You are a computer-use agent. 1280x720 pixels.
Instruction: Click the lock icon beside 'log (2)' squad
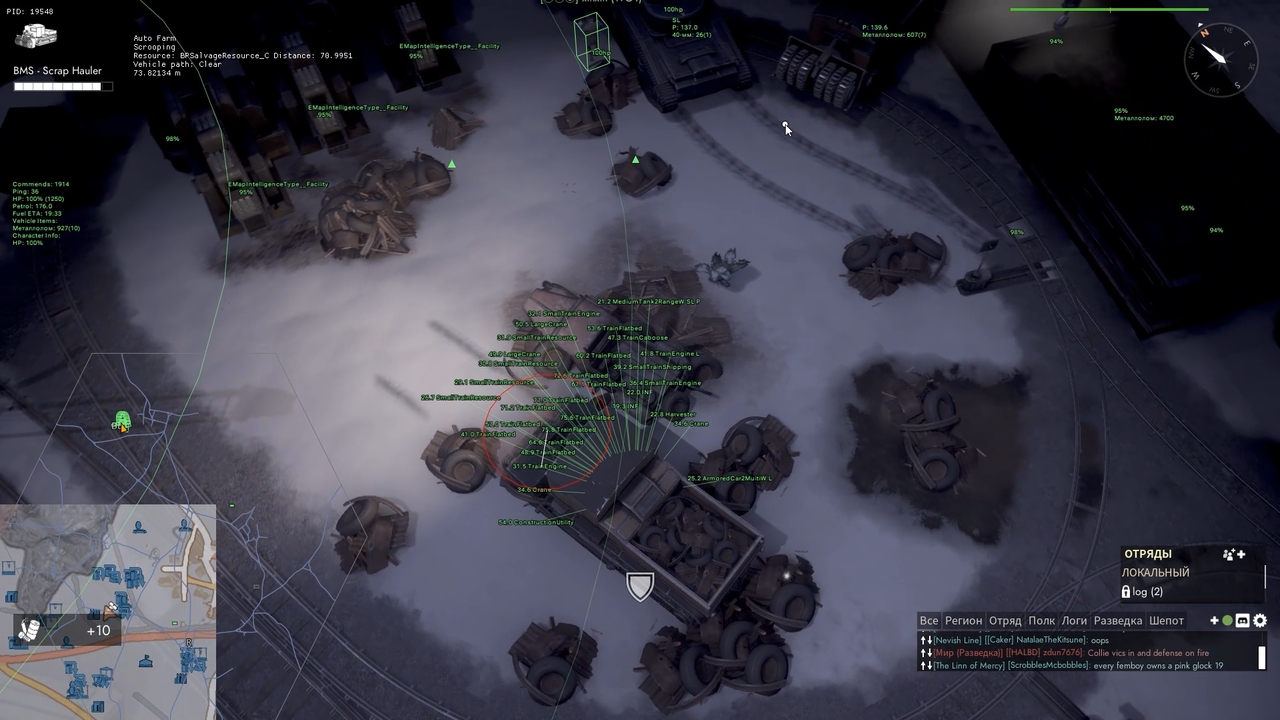1126,592
